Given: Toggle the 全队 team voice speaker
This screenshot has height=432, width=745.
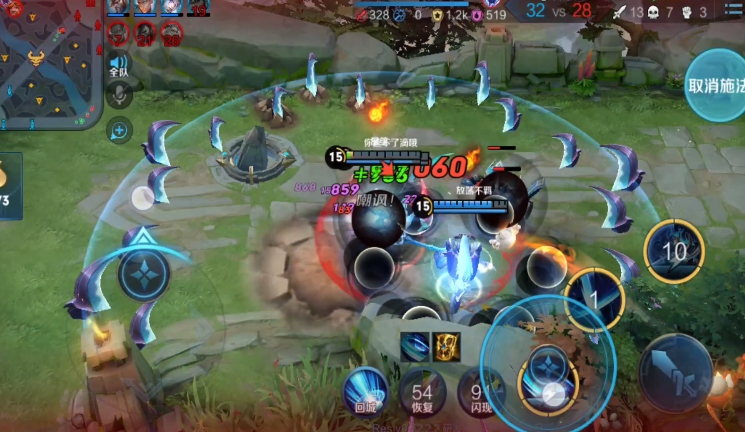Looking at the screenshot, I should (119, 67).
